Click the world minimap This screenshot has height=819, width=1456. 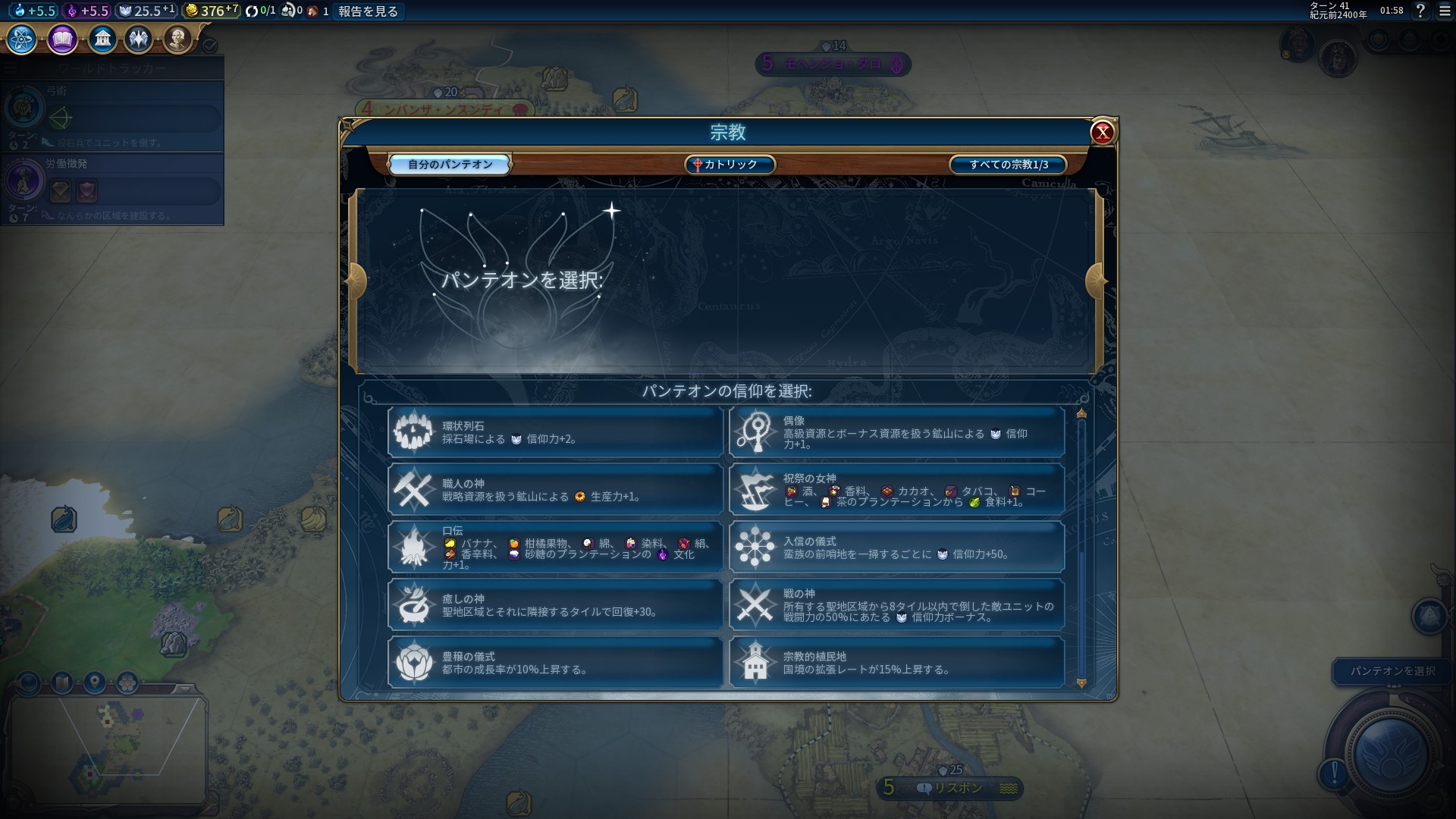pos(106,747)
